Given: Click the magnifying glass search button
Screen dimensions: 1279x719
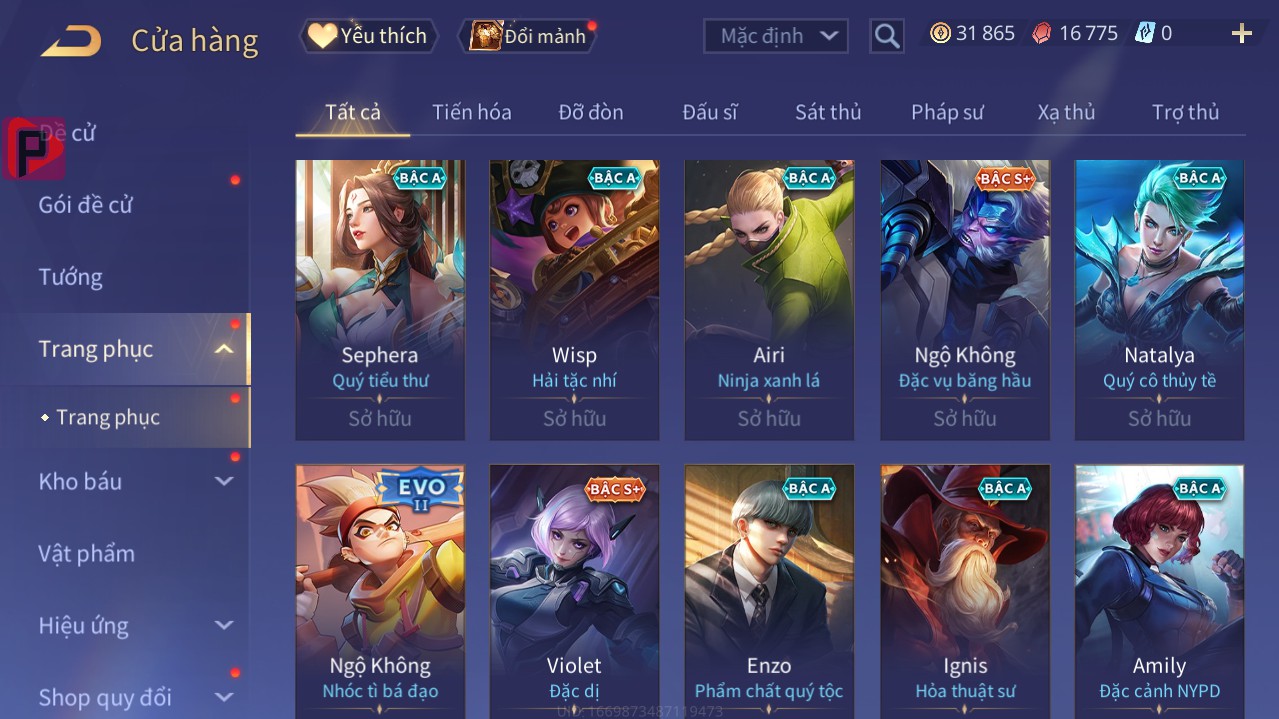Looking at the screenshot, I should point(886,36).
